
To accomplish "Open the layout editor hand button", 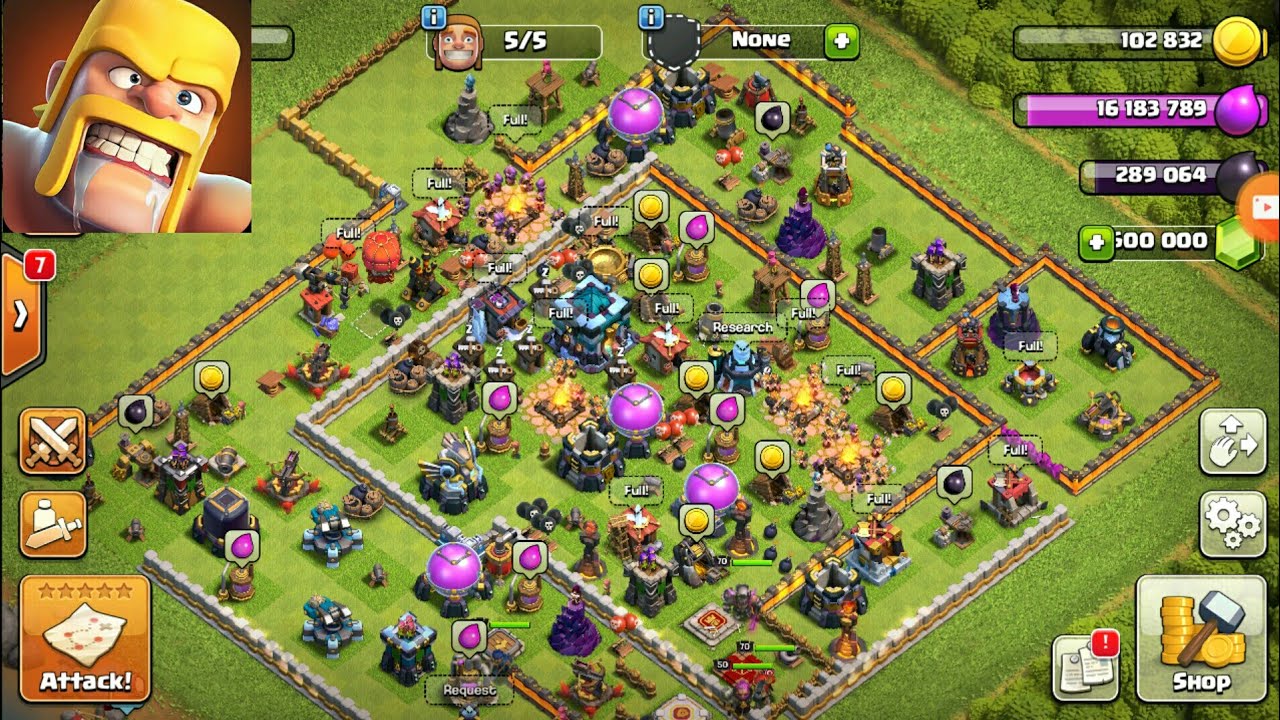I will 1233,441.
